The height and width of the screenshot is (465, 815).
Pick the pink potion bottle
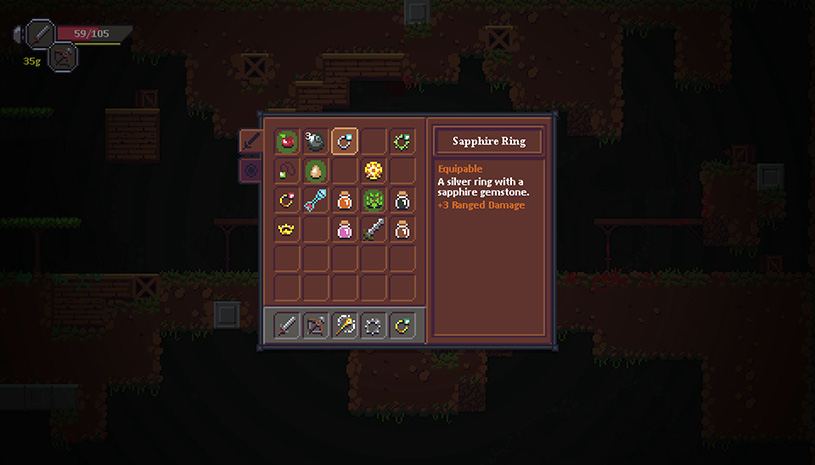click(x=345, y=229)
